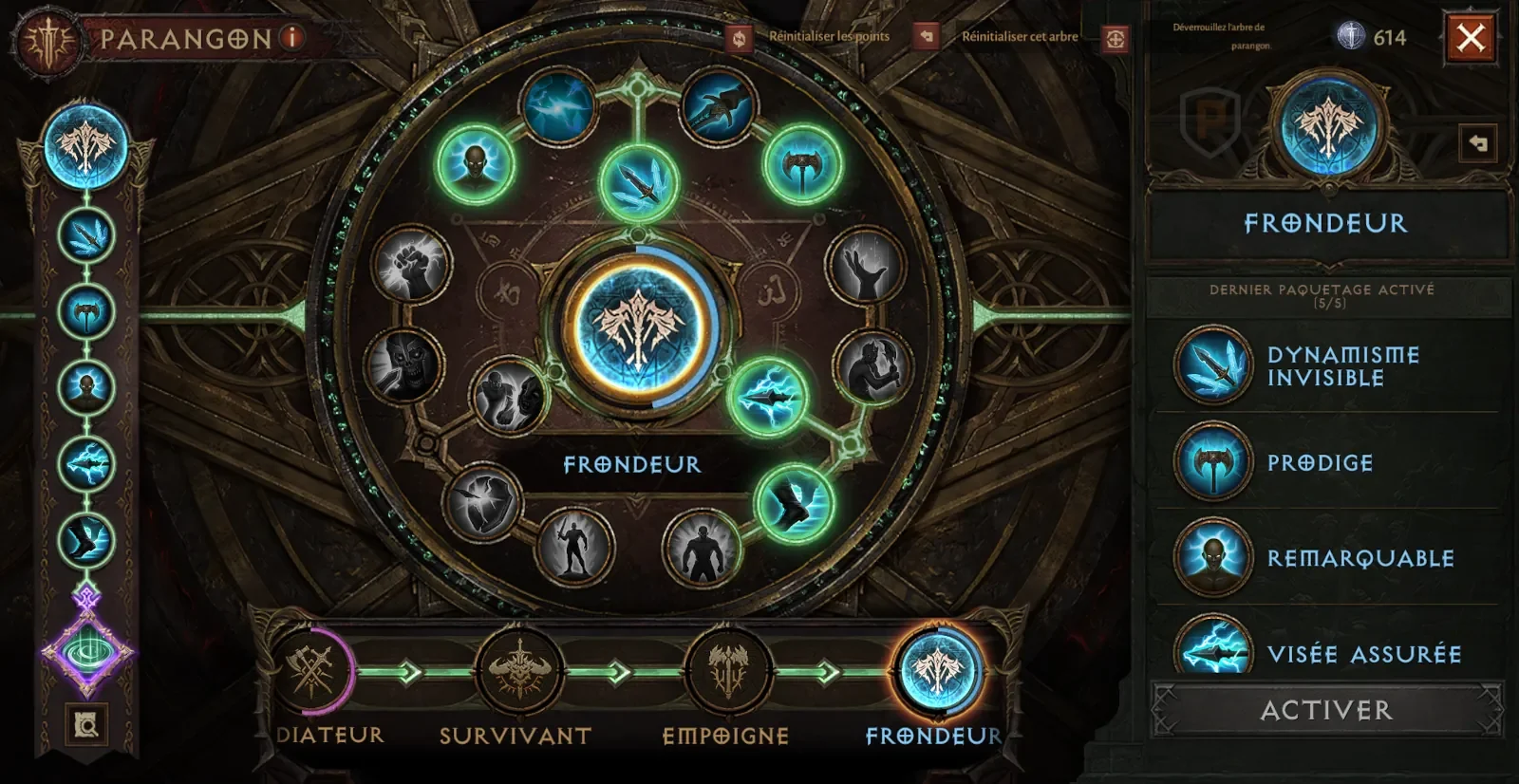Open the Parangon info icon
Image resolution: width=1519 pixels, height=784 pixels.
tap(292, 38)
